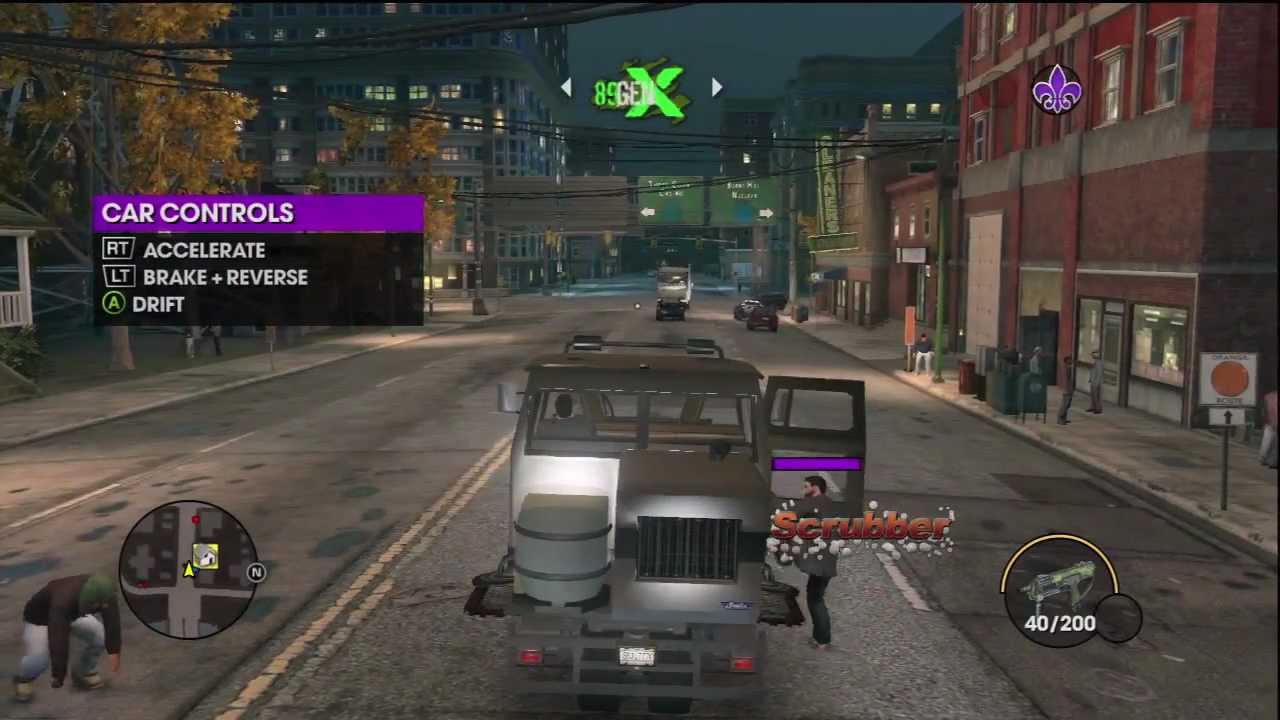This screenshot has height=720, width=1280.
Task: Click the purple health bar above the NPC
Action: (816, 462)
